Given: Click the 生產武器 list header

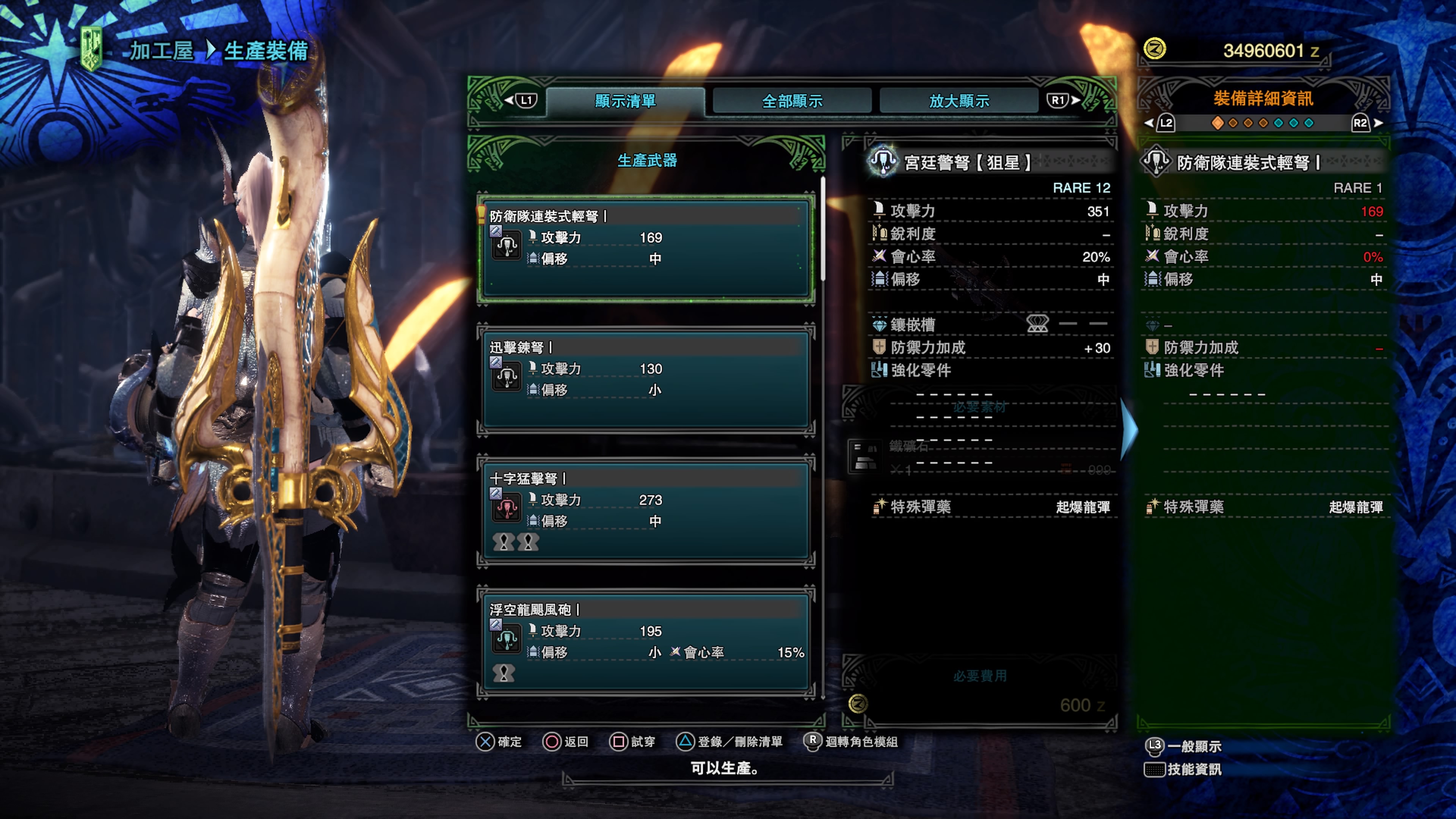Looking at the screenshot, I should pos(646,160).
